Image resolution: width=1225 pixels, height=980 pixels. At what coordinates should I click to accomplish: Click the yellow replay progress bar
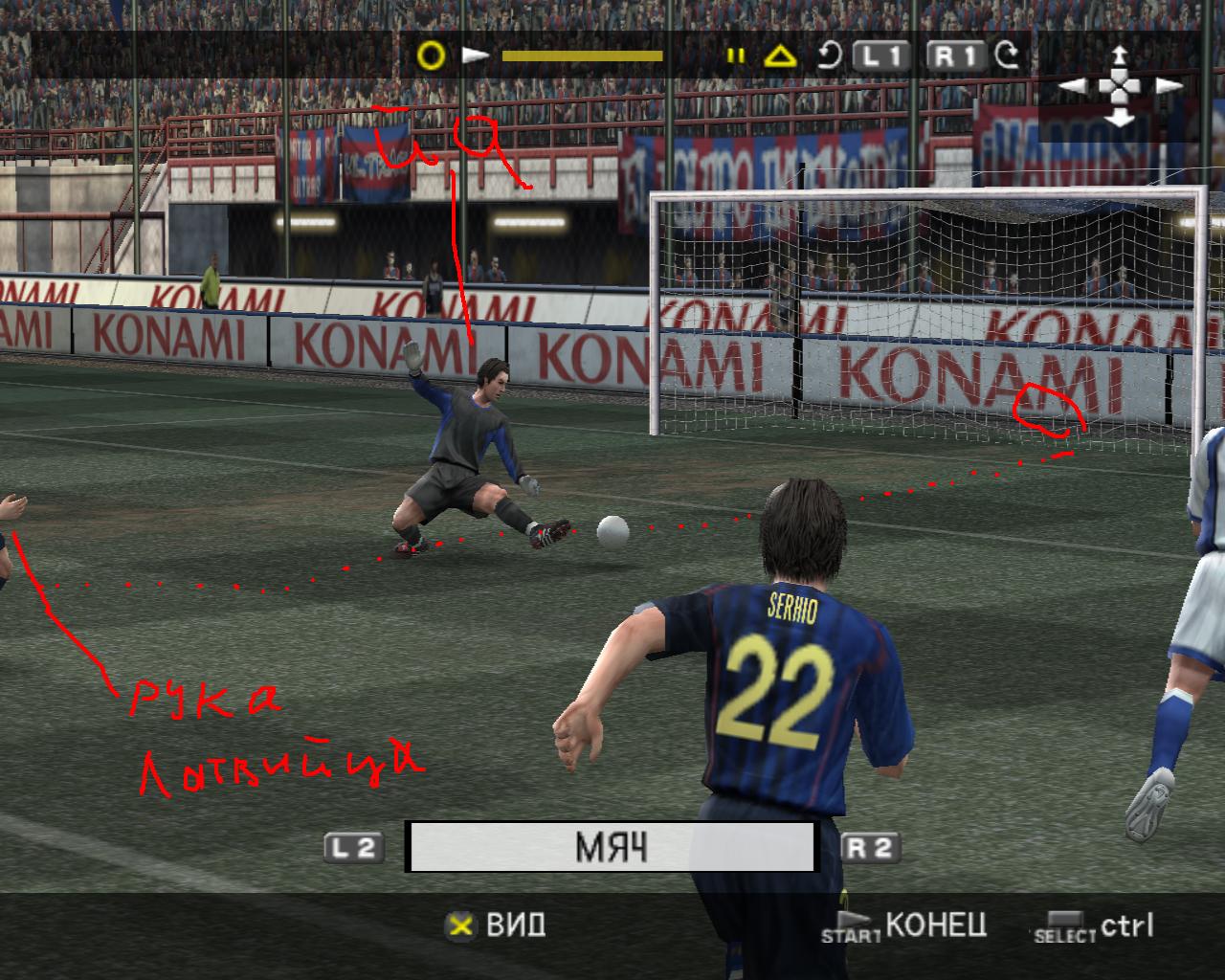tap(582, 56)
